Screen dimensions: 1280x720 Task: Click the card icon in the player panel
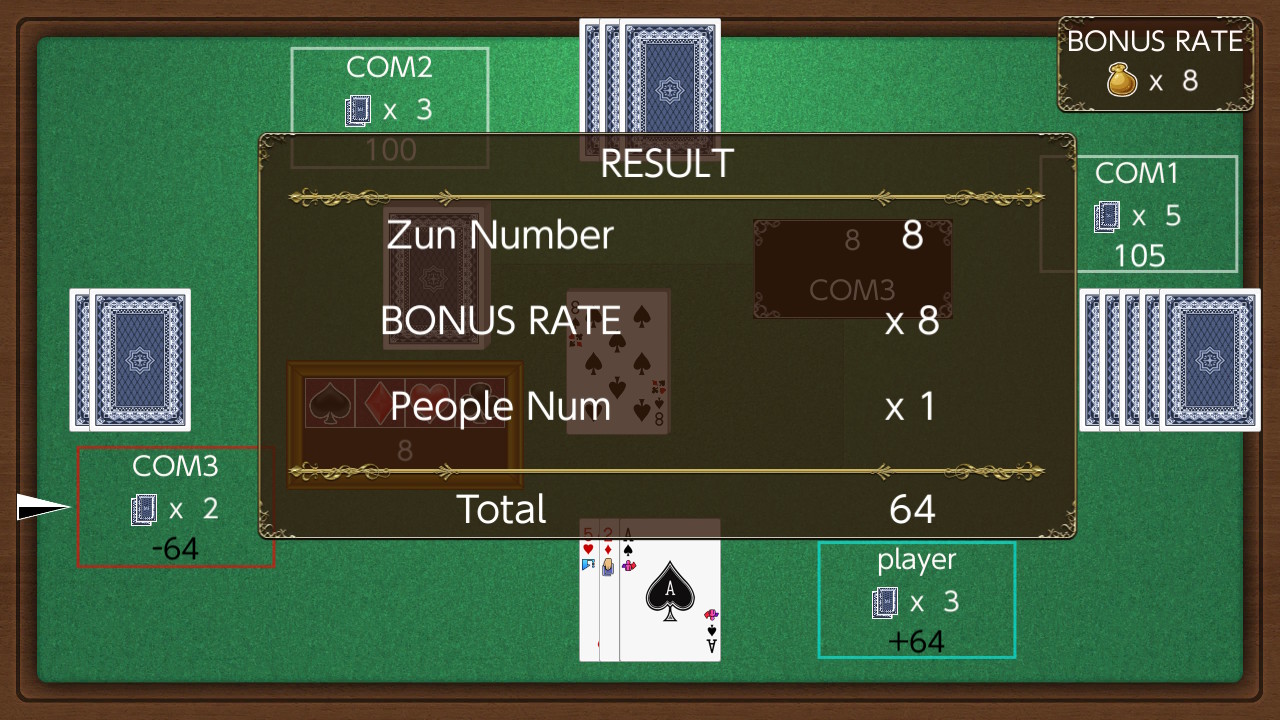pos(885,602)
